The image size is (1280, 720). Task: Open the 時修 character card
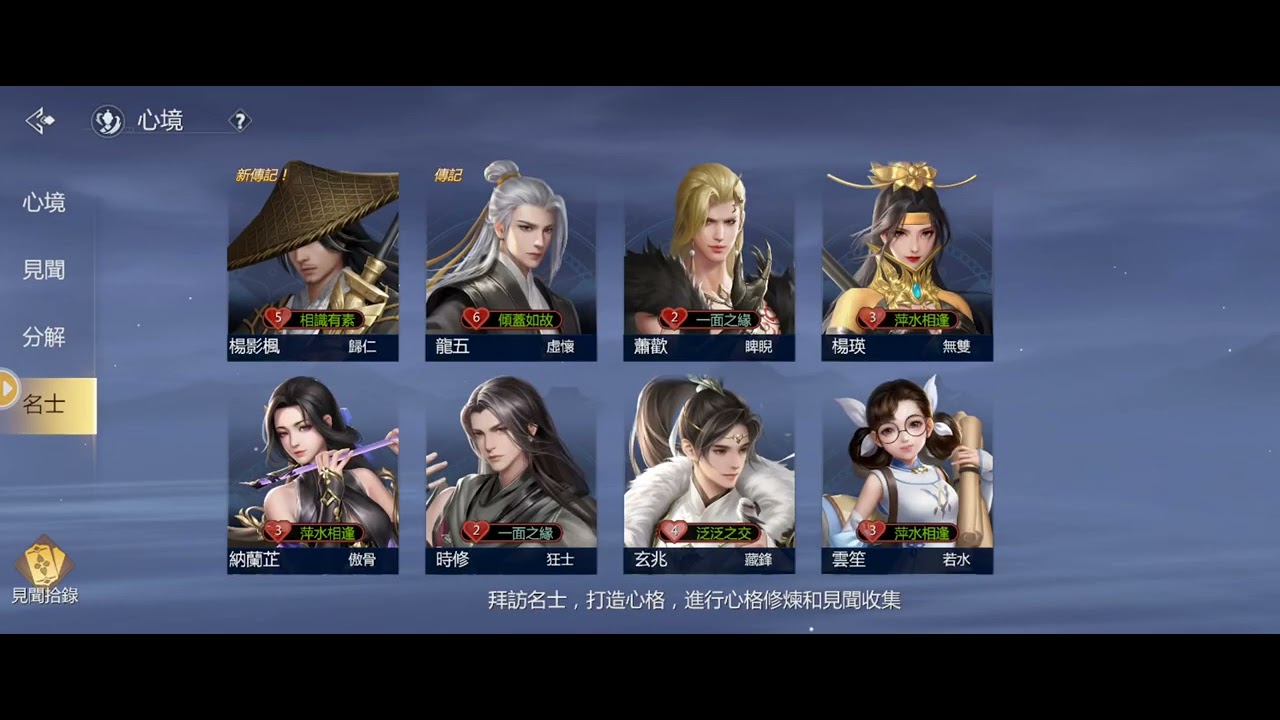tap(511, 475)
